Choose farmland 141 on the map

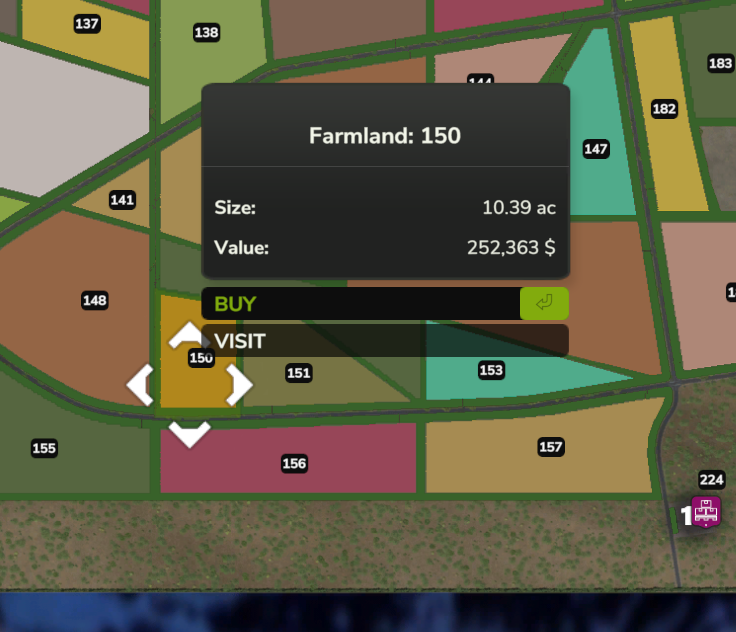coord(122,200)
